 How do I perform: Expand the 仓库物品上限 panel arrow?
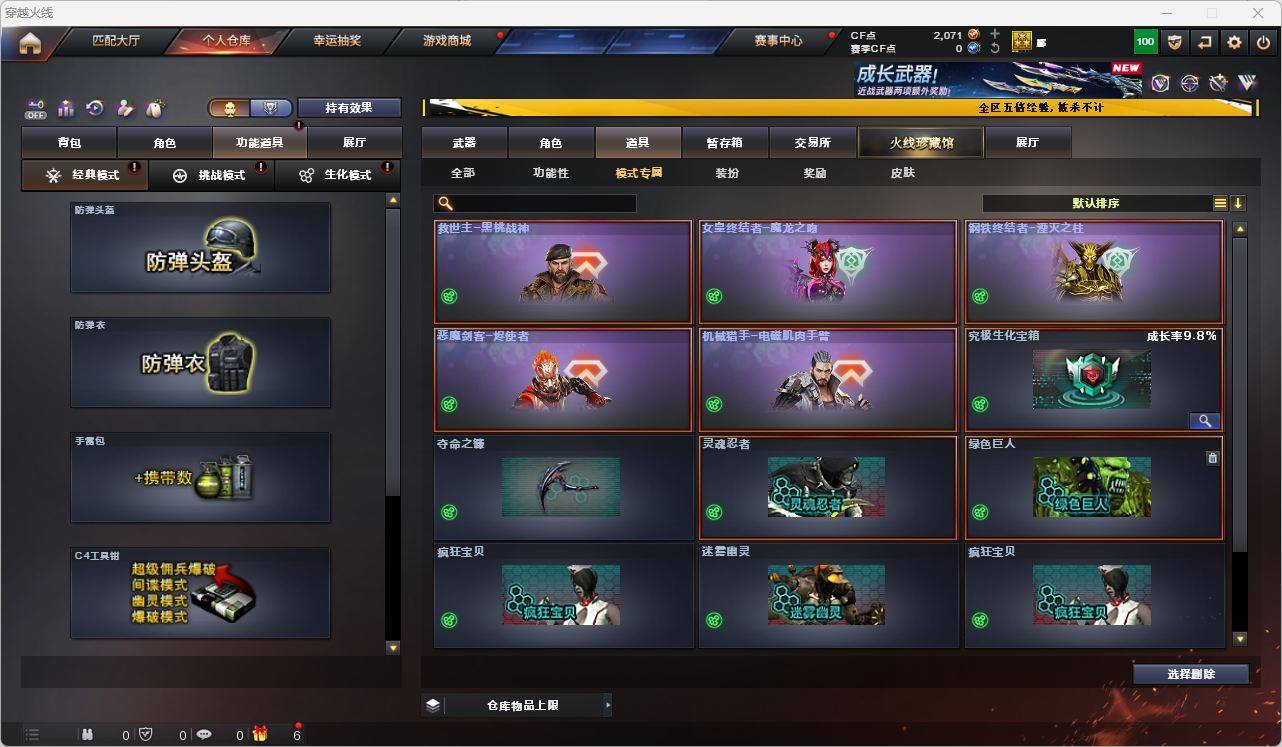point(607,705)
